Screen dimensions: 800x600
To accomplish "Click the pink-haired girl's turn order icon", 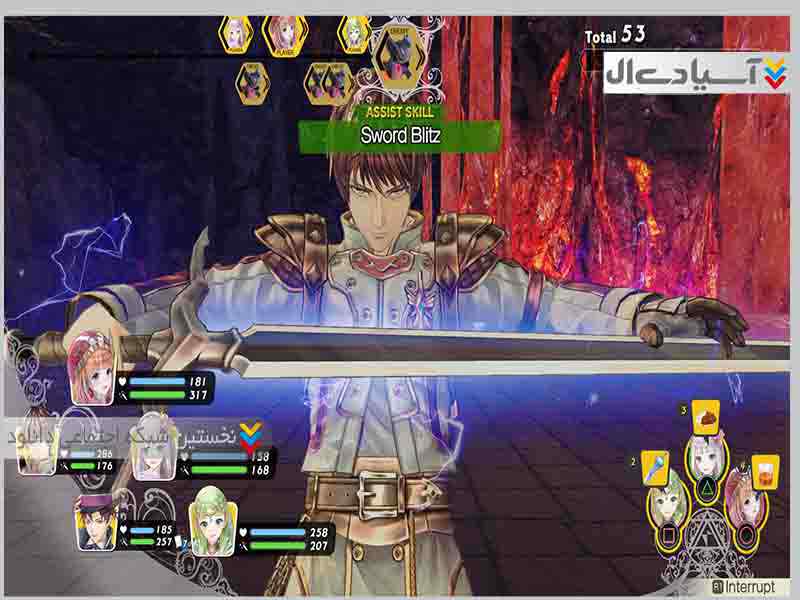I will point(237,35).
